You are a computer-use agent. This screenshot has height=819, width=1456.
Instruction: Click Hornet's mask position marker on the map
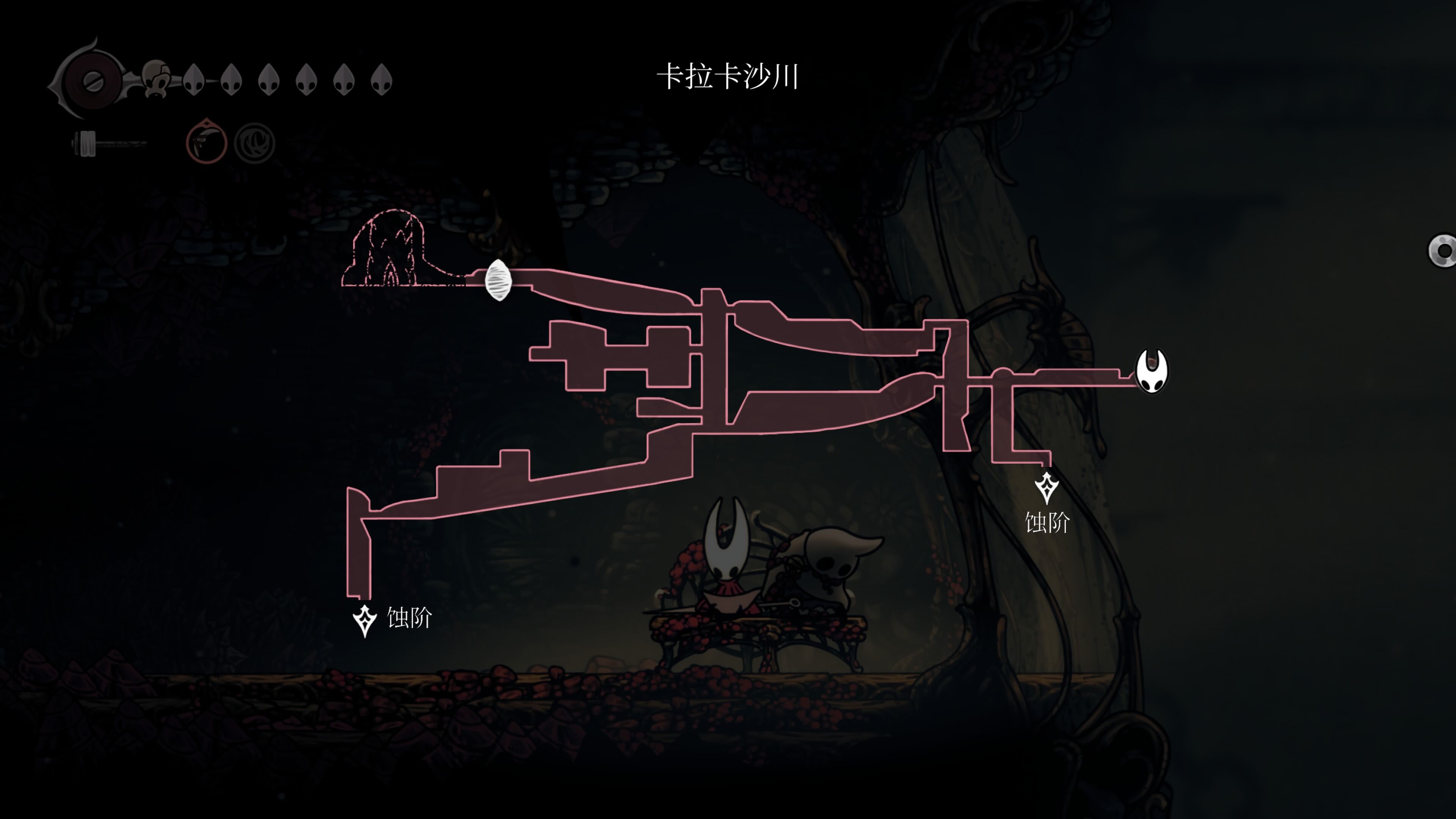point(1152,371)
